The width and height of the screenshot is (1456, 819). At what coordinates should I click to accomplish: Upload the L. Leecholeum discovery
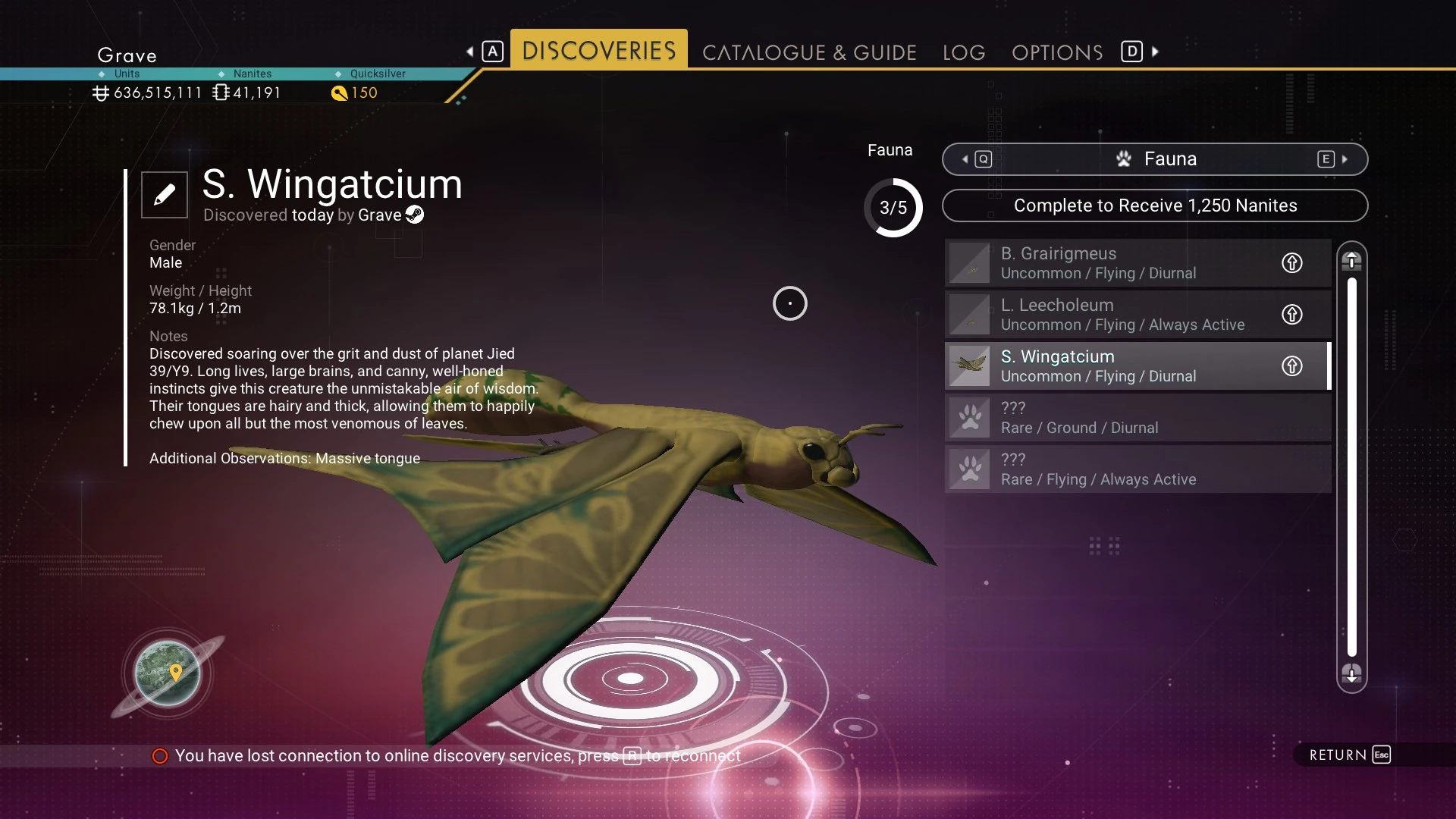coord(1292,315)
